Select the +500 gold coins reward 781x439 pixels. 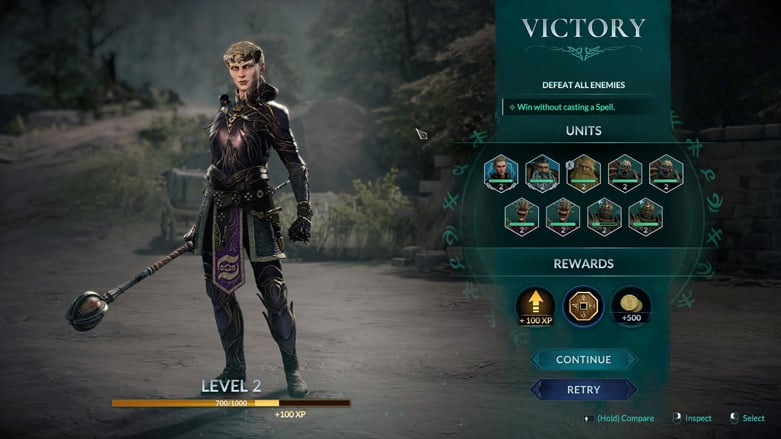(x=630, y=306)
